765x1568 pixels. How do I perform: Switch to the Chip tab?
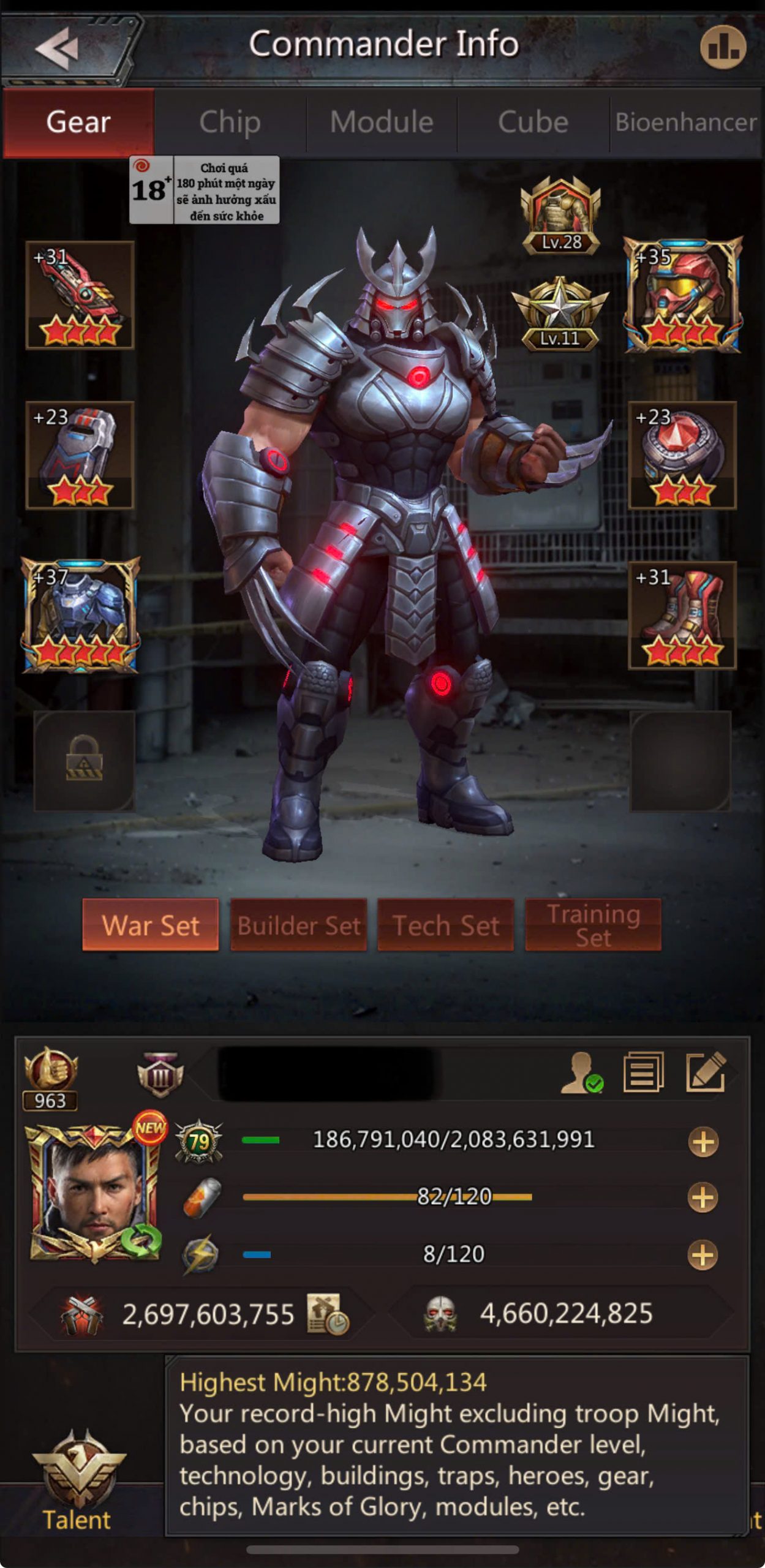(230, 122)
